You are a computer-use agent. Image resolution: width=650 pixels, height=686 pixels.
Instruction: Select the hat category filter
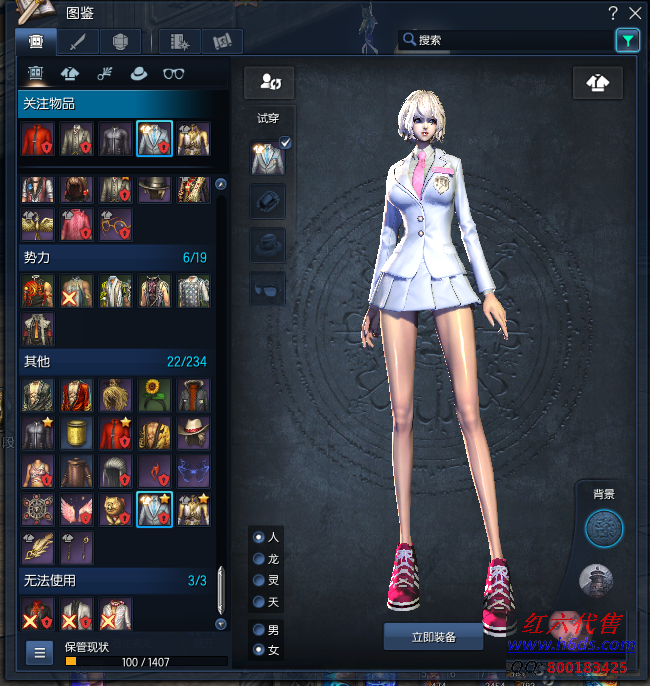click(x=139, y=73)
